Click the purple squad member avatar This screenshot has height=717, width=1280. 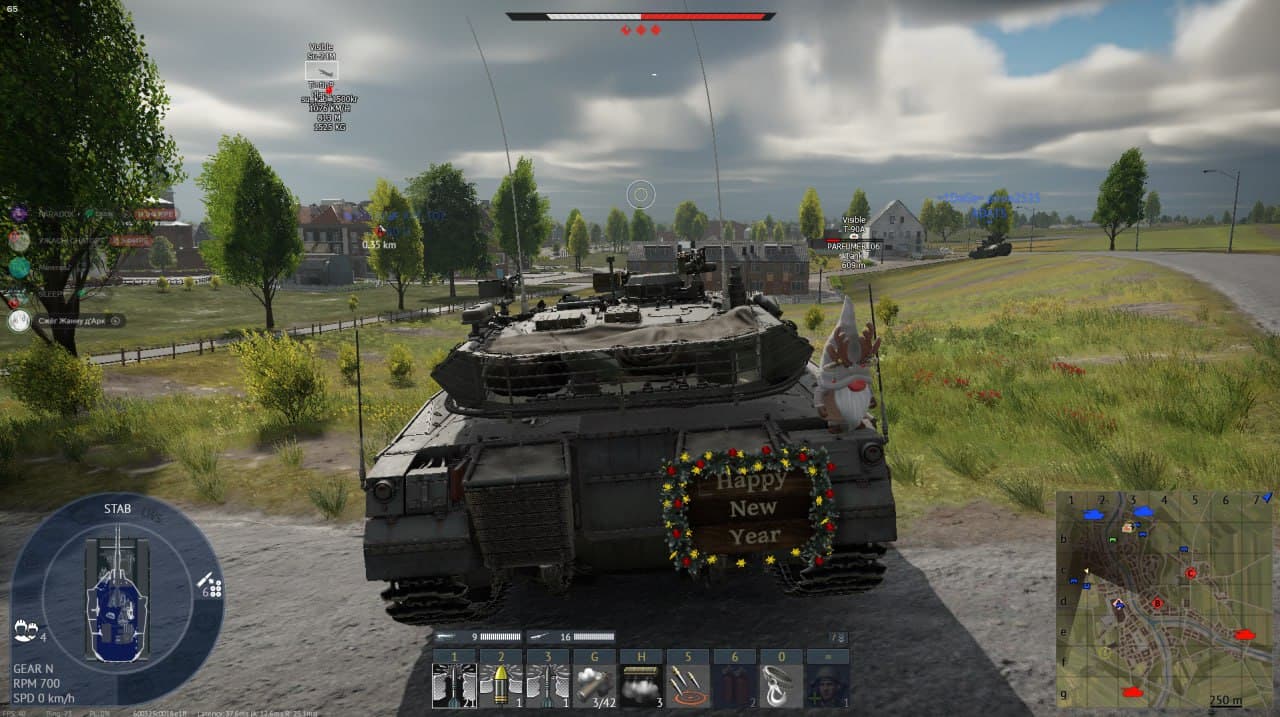click(19, 213)
